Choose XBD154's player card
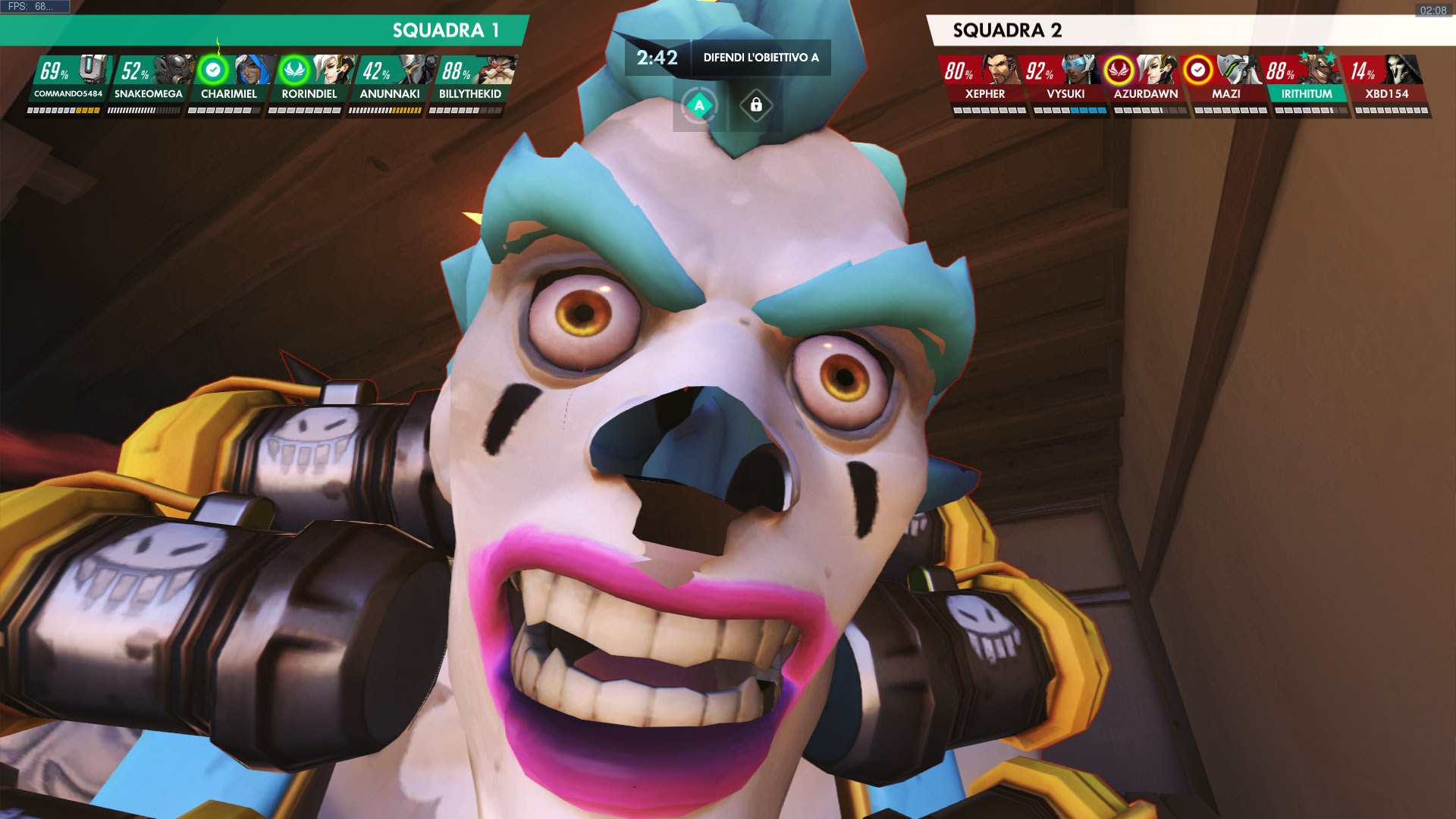Screen dimensions: 1456x819 [1387, 80]
